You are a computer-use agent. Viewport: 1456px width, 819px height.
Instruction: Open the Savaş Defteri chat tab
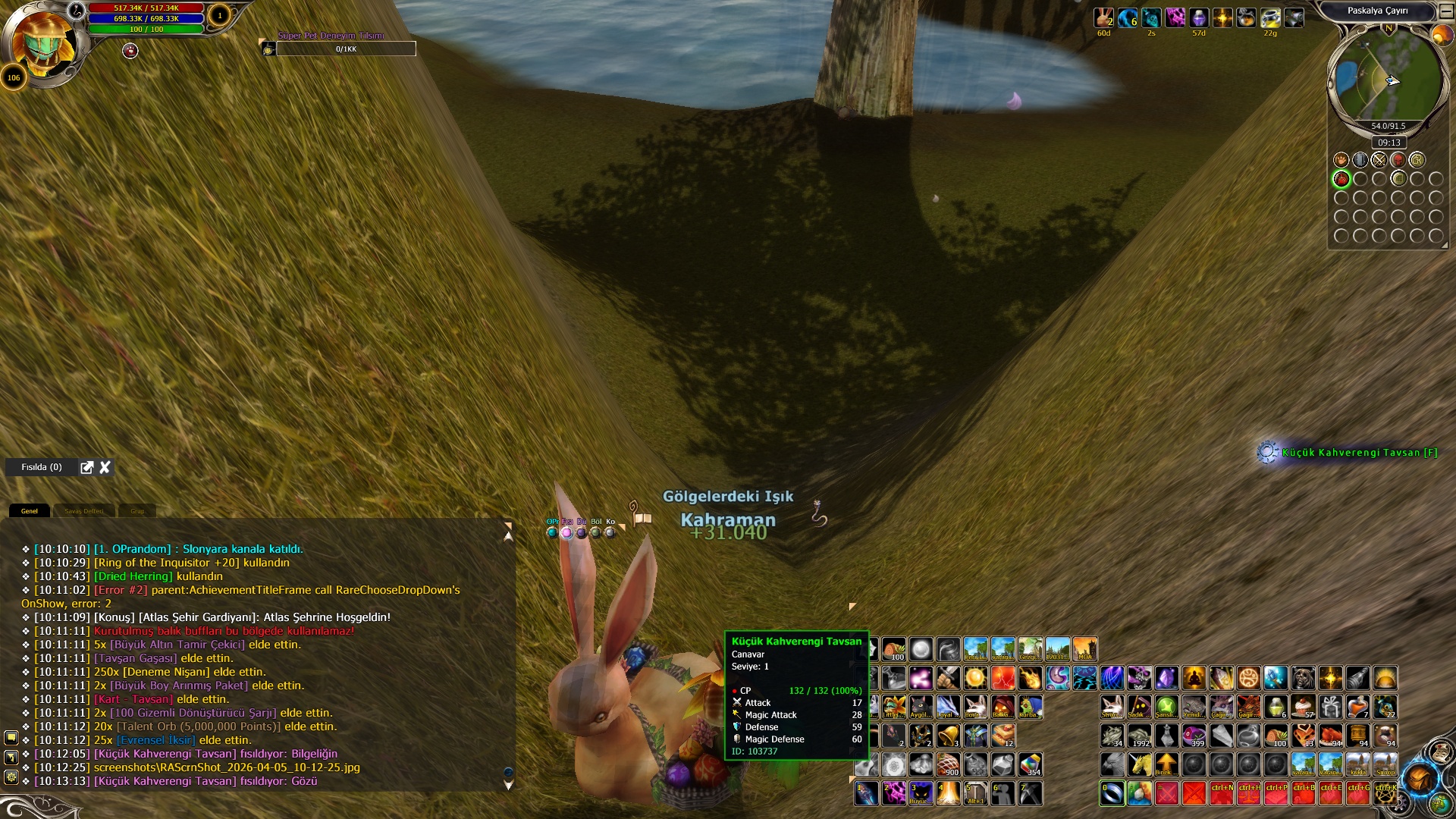click(83, 511)
